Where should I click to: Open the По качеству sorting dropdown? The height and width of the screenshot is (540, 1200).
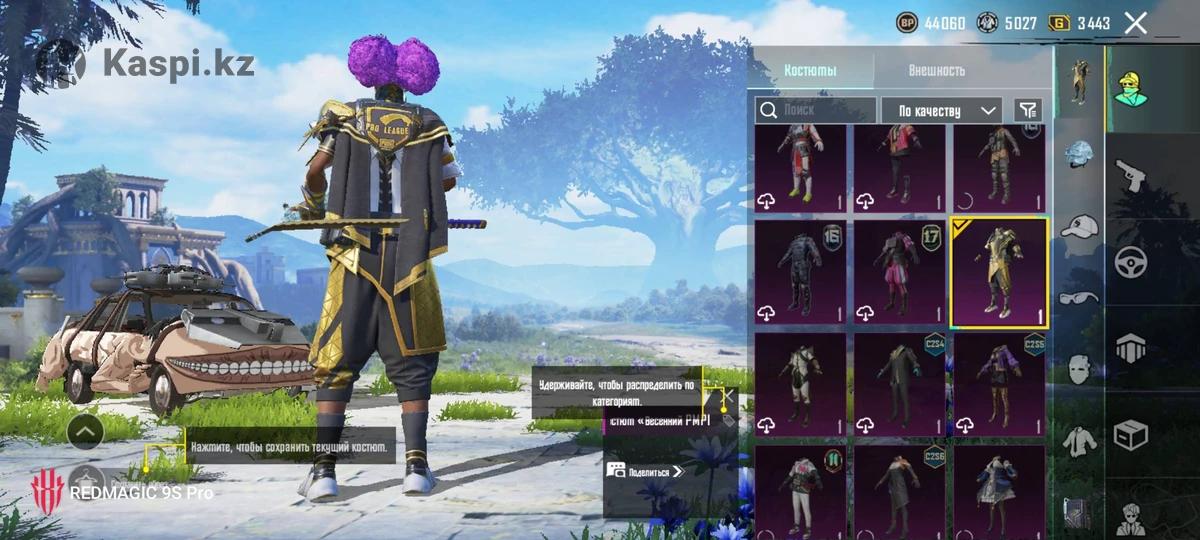942,110
